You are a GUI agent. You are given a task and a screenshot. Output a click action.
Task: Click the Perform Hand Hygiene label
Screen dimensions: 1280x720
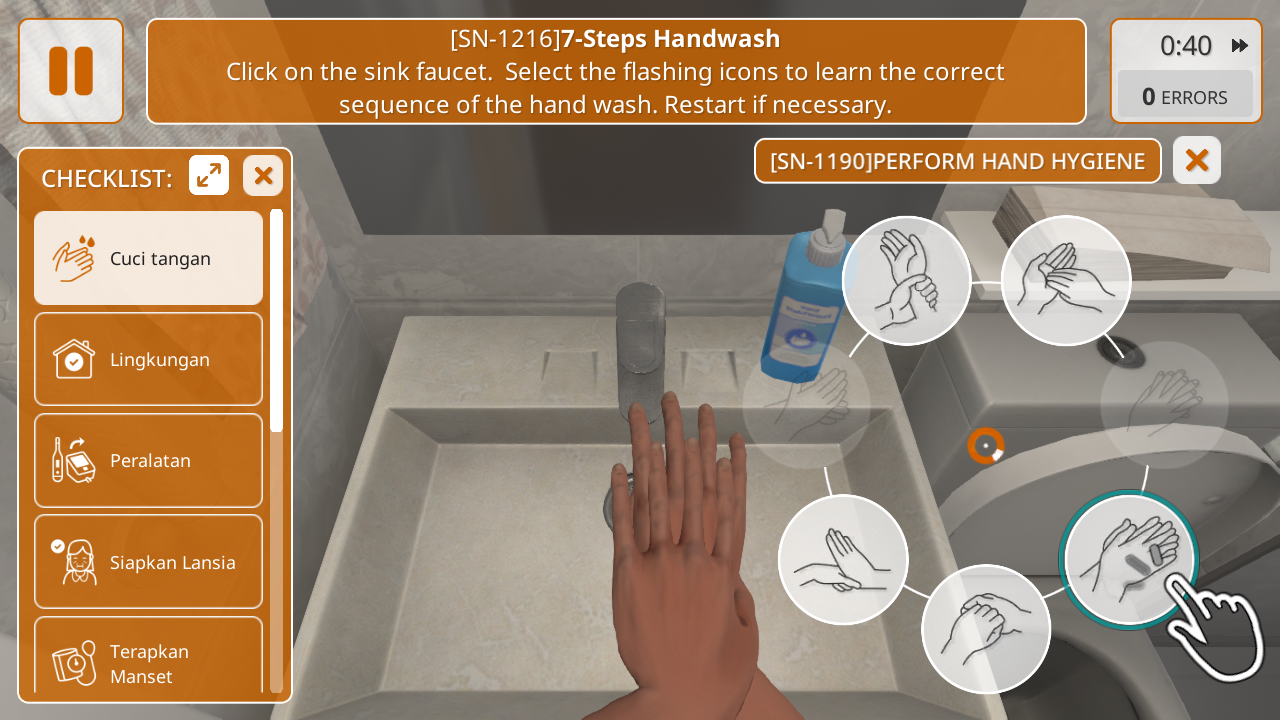click(957, 161)
